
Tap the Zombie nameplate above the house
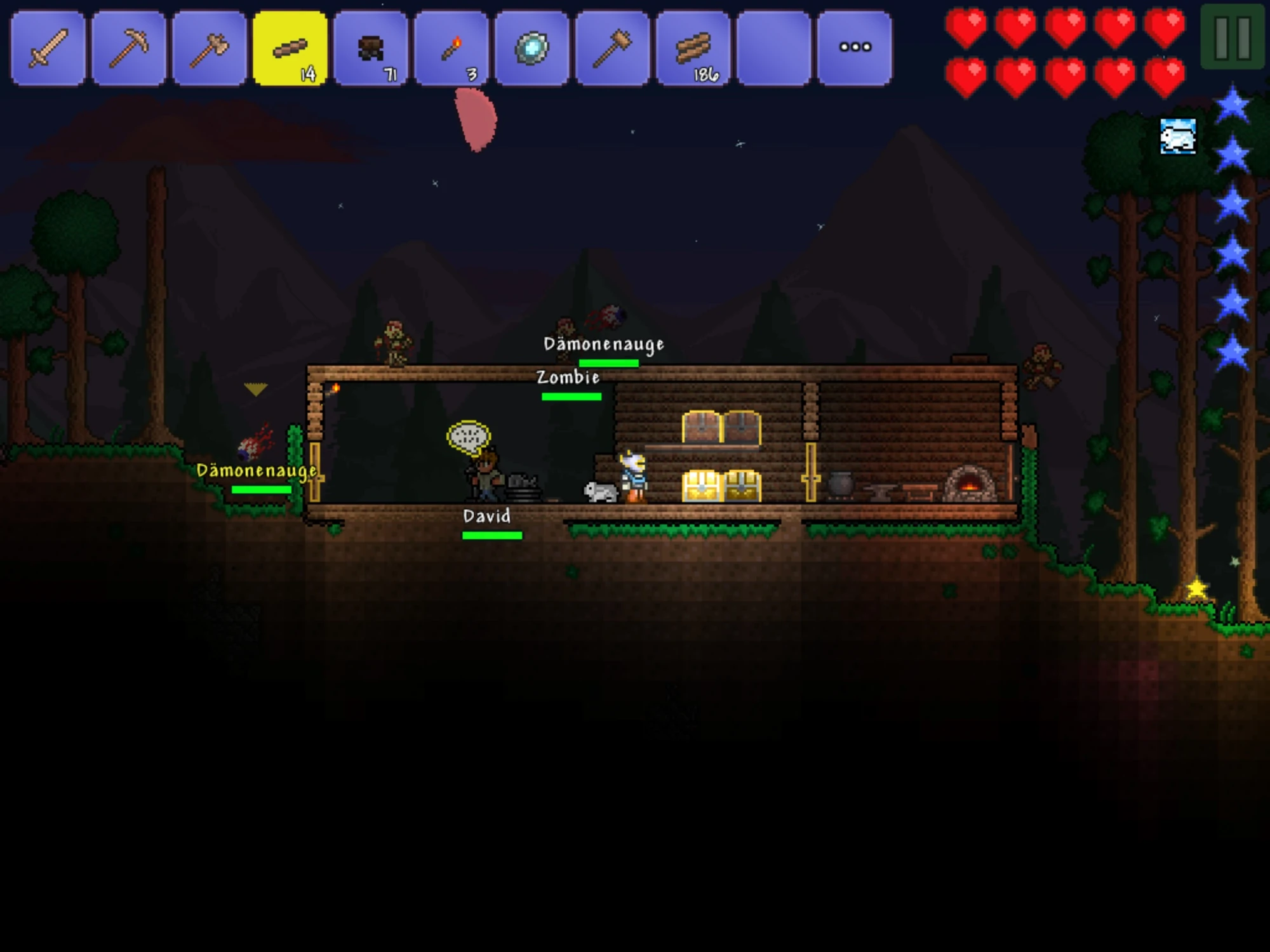click(x=568, y=378)
